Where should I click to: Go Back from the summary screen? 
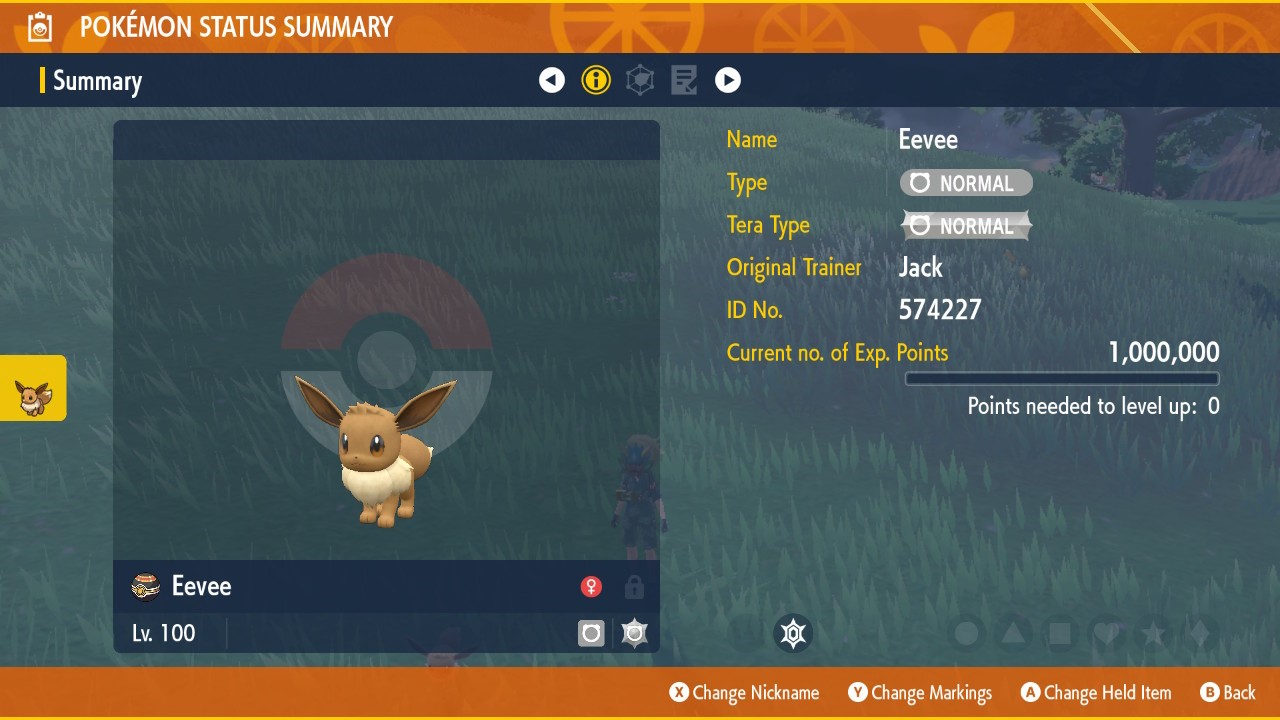[x=1228, y=692]
